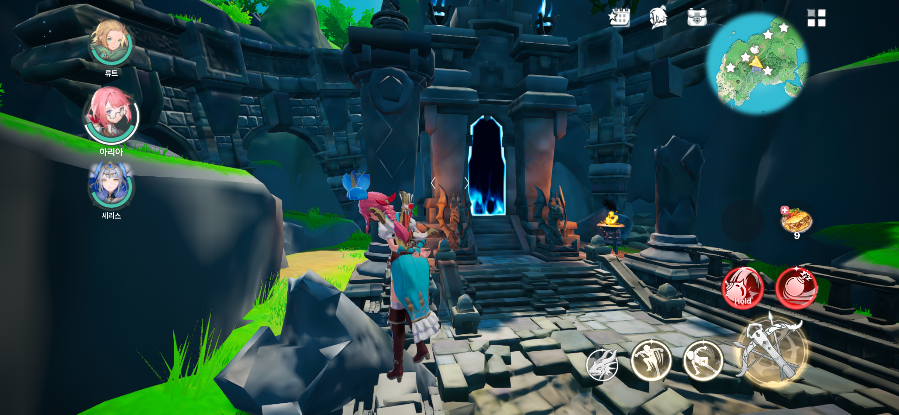Viewport: 899px width, 415px height.
Task: Open the four-square grid main menu
Action: point(817,18)
